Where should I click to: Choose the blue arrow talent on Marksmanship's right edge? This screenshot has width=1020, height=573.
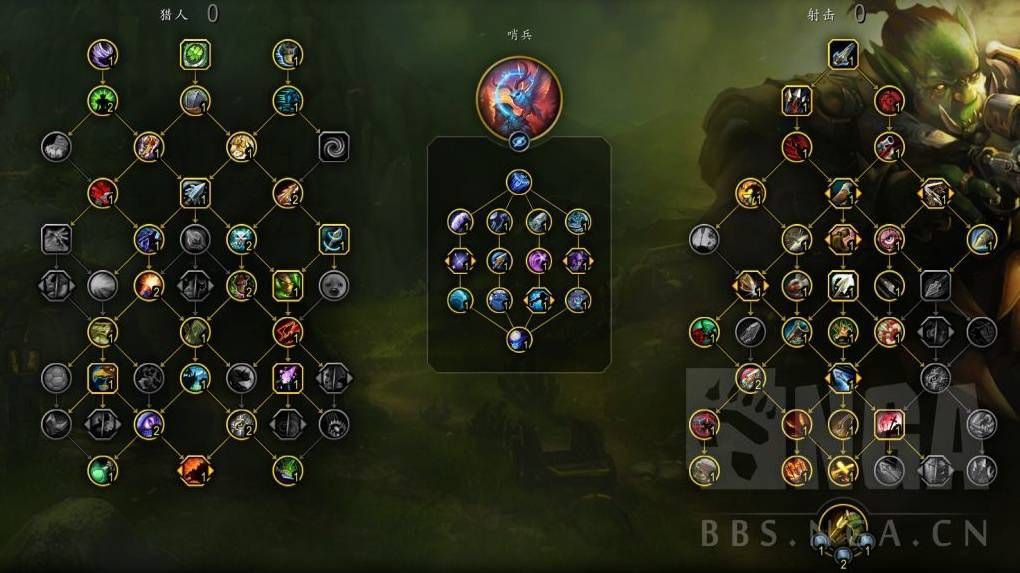click(981, 238)
